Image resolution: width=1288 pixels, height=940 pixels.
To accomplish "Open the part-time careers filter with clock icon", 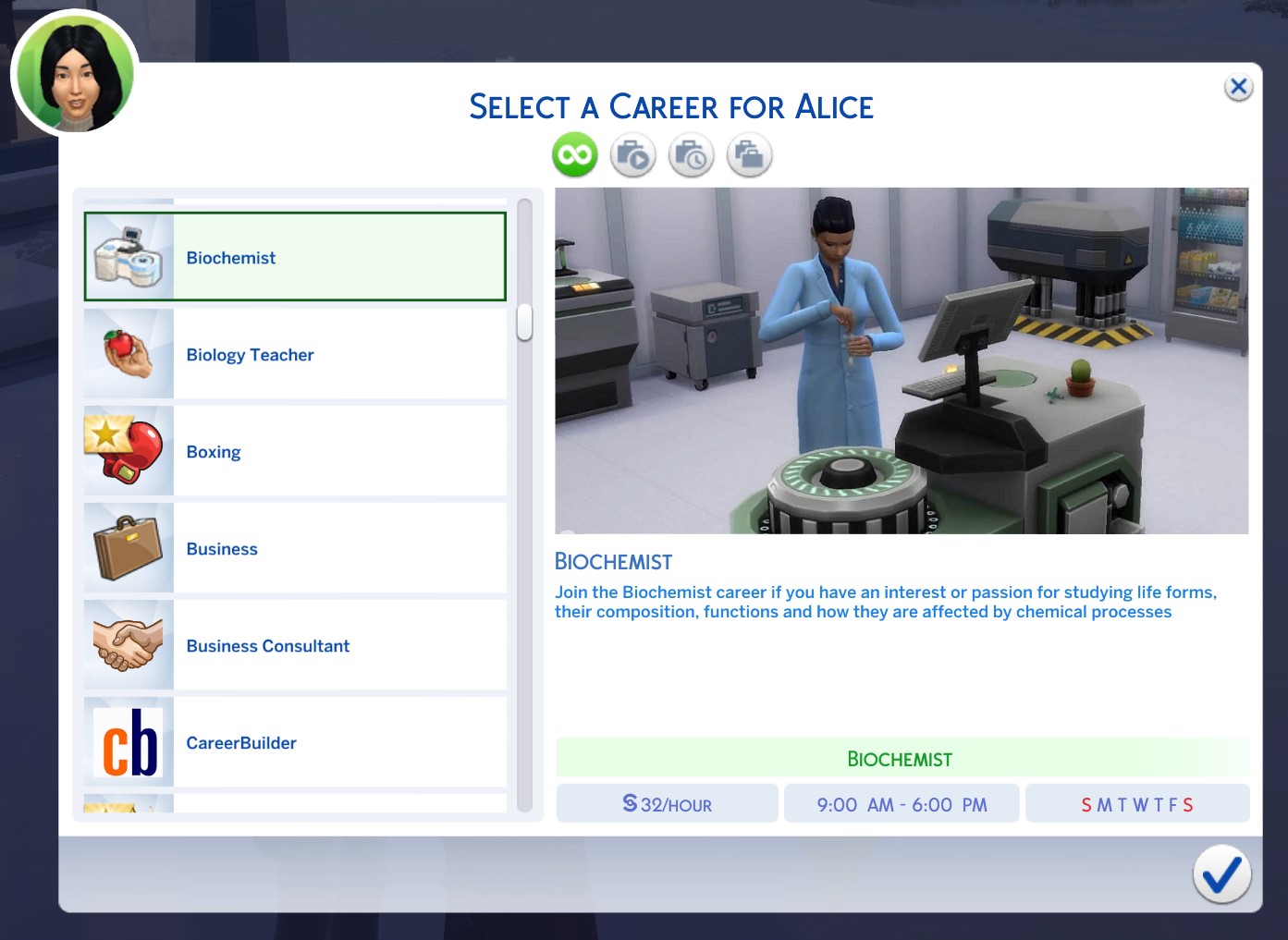I will coord(691,154).
